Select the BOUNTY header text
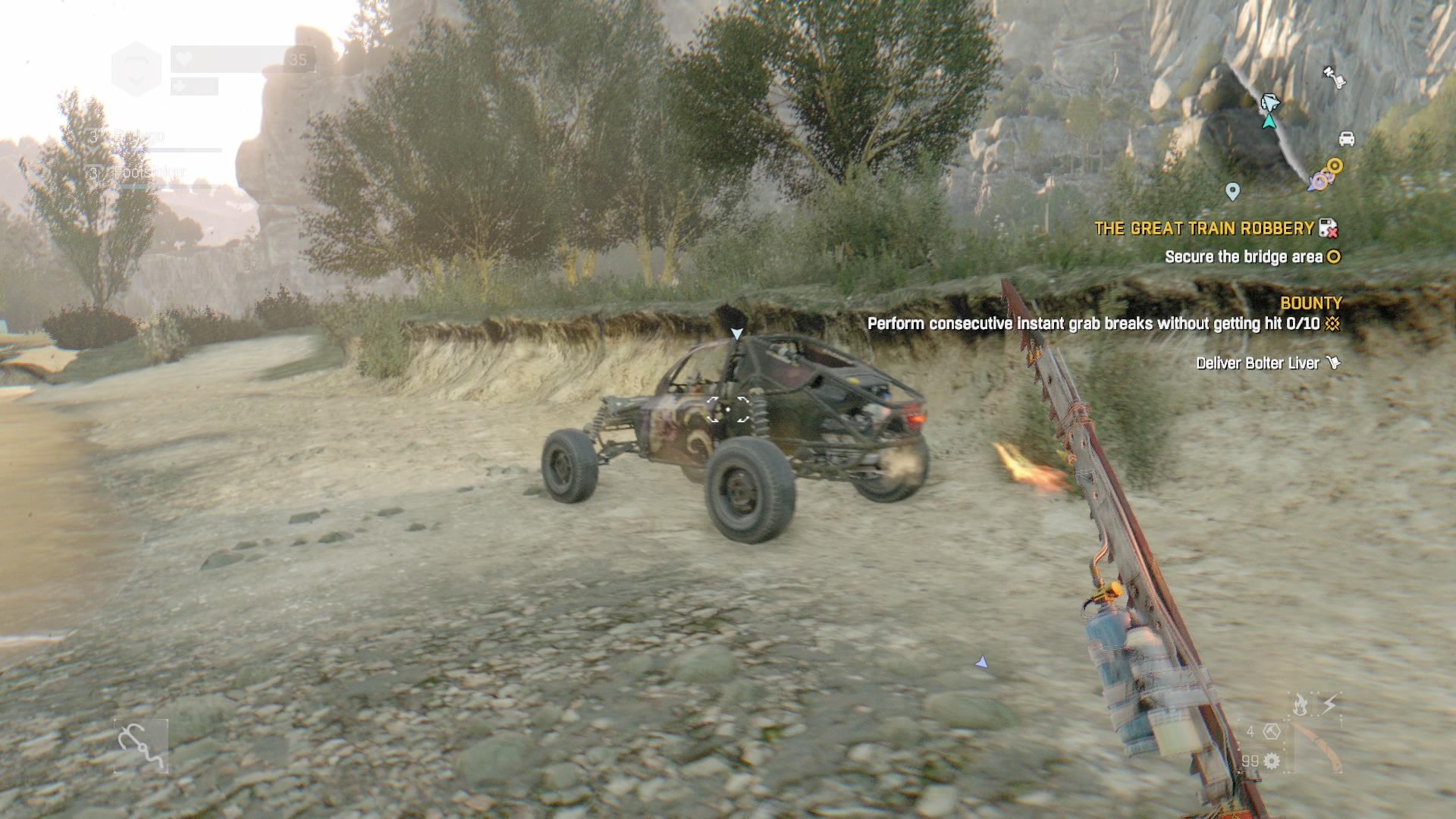Viewport: 1456px width, 819px height. tap(1312, 303)
